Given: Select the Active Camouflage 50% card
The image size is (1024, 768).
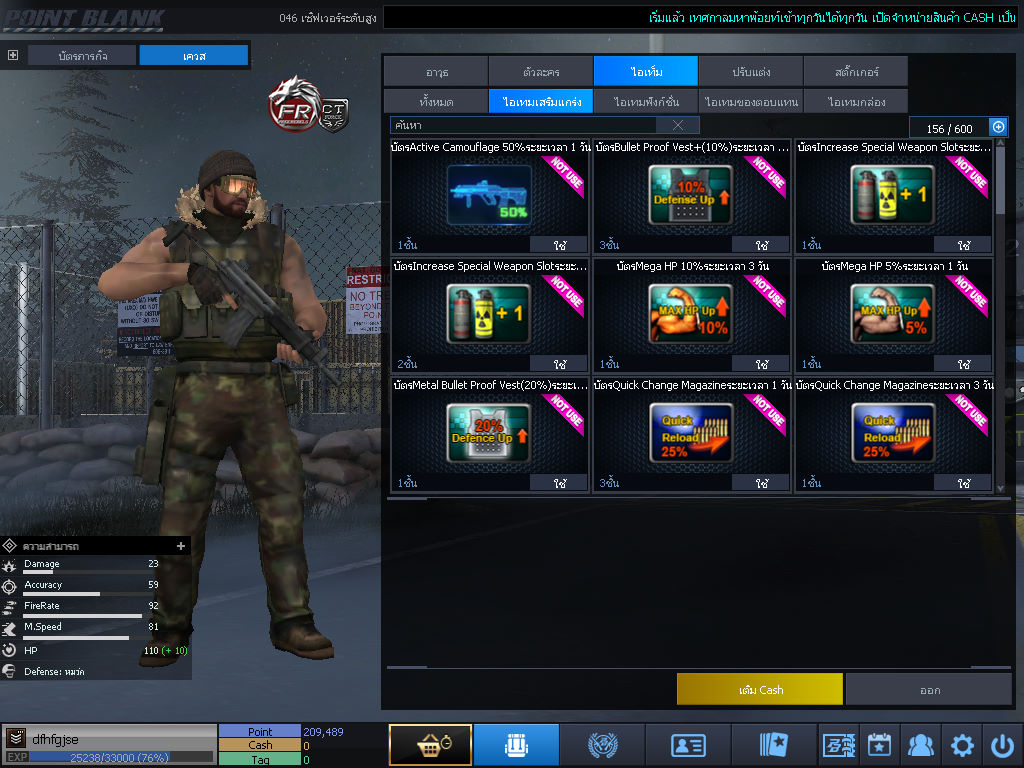Looking at the screenshot, I should point(489,195).
